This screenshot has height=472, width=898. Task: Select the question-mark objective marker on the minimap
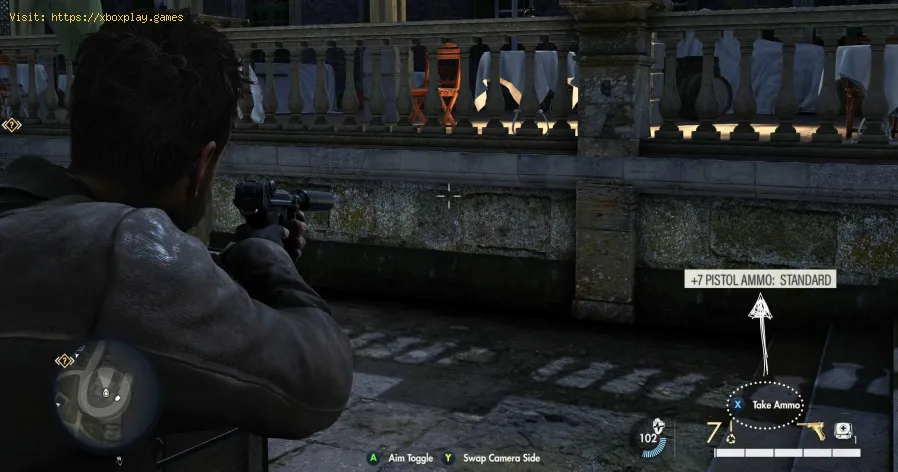(x=64, y=360)
